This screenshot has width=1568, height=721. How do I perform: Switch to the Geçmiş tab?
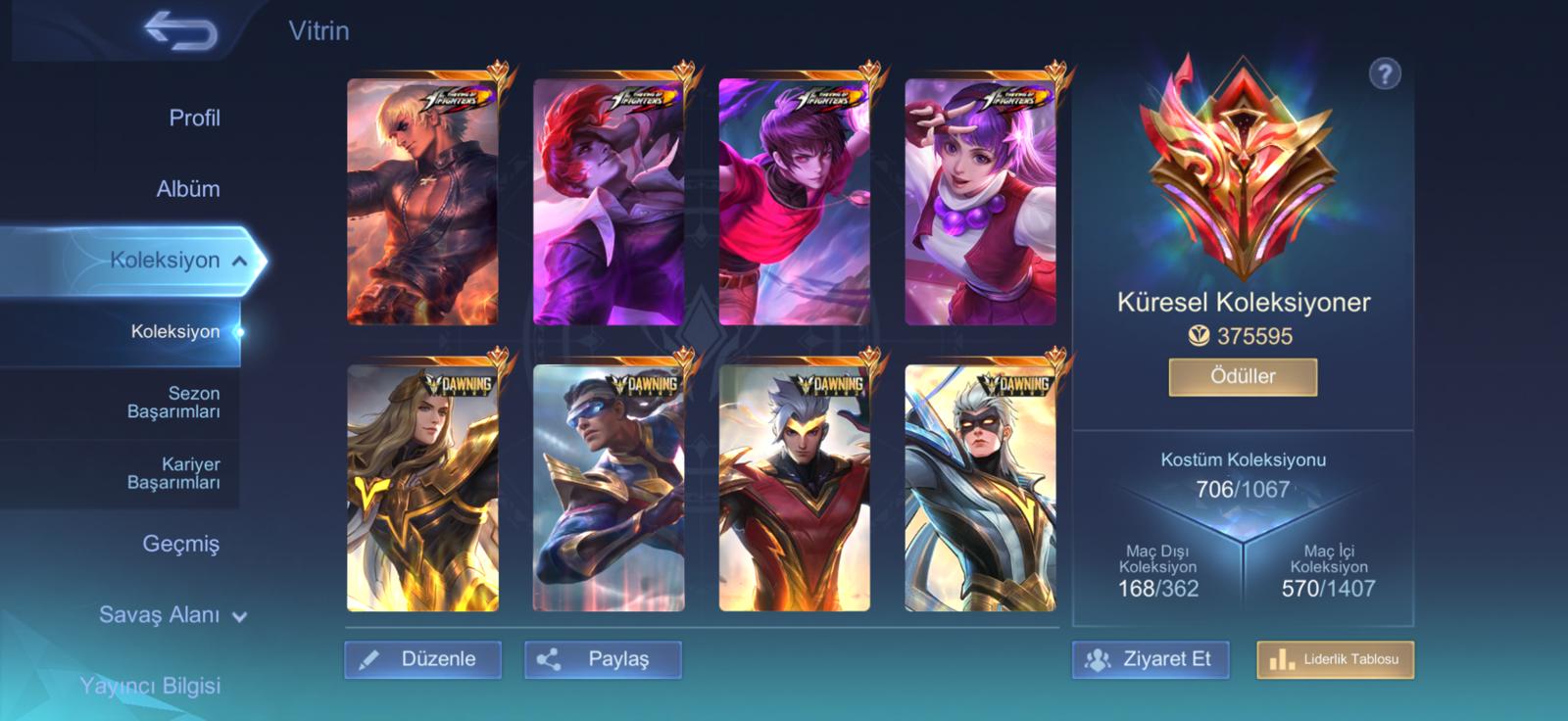point(181,544)
